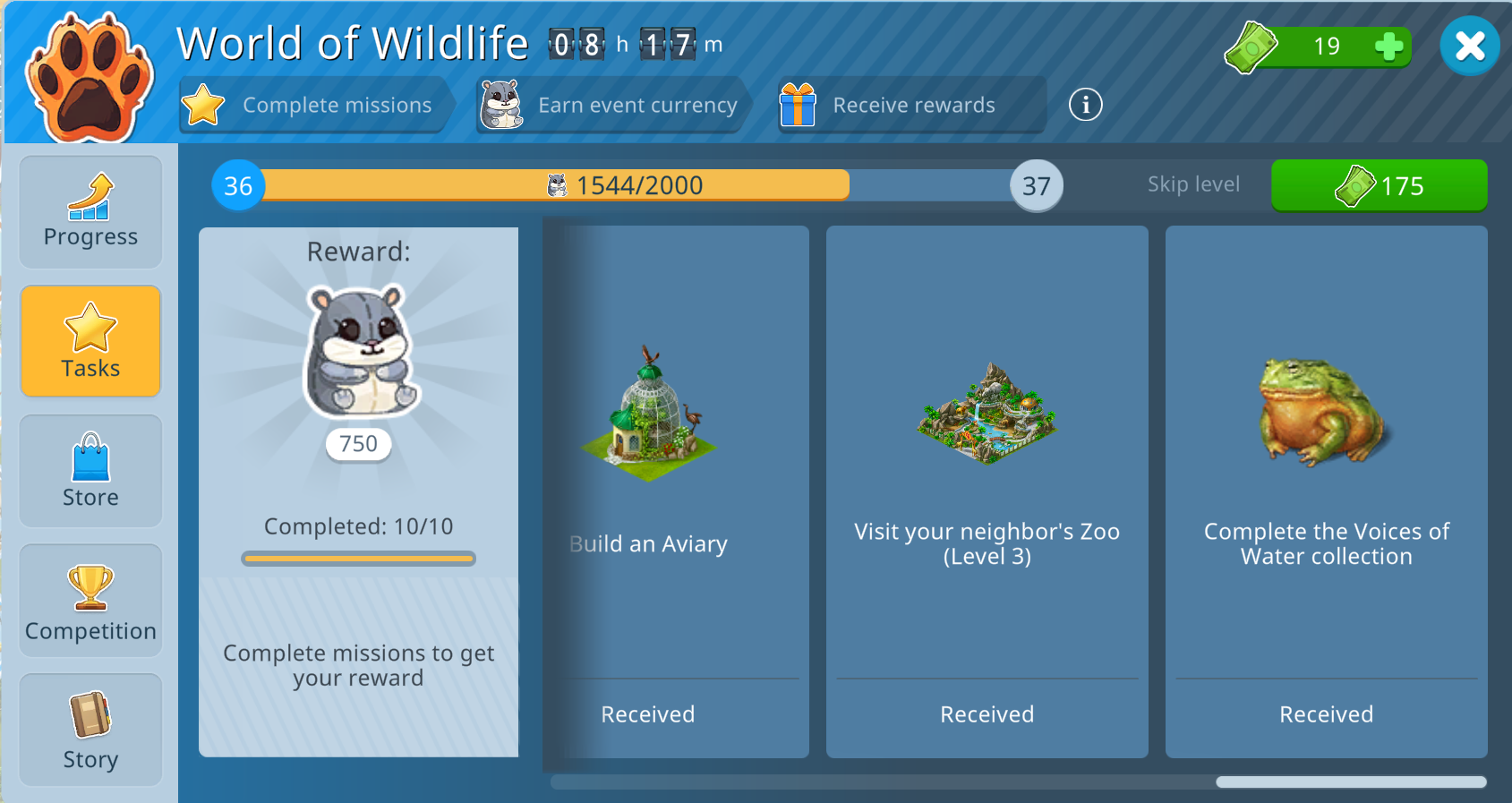This screenshot has width=1512, height=803.
Task: Open the Progress tab
Action: (x=90, y=212)
